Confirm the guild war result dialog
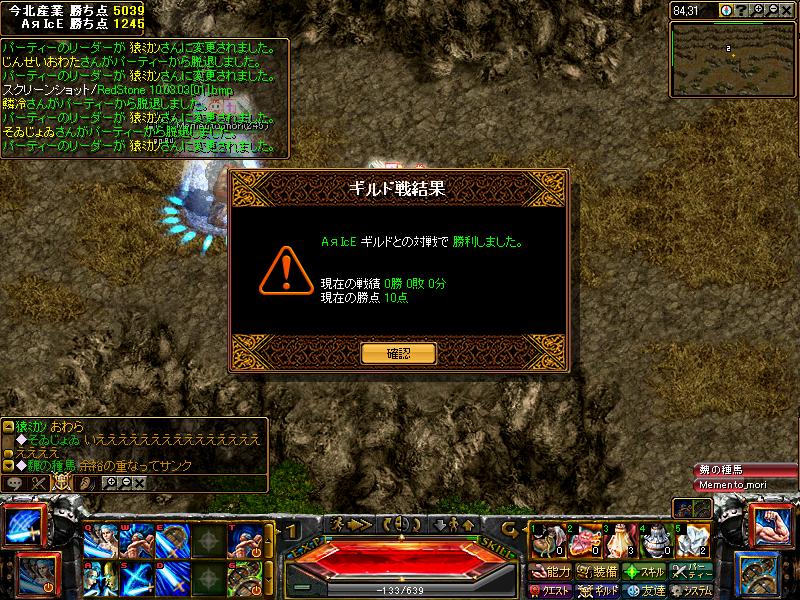Screen dimensions: 800x600 tap(399, 353)
